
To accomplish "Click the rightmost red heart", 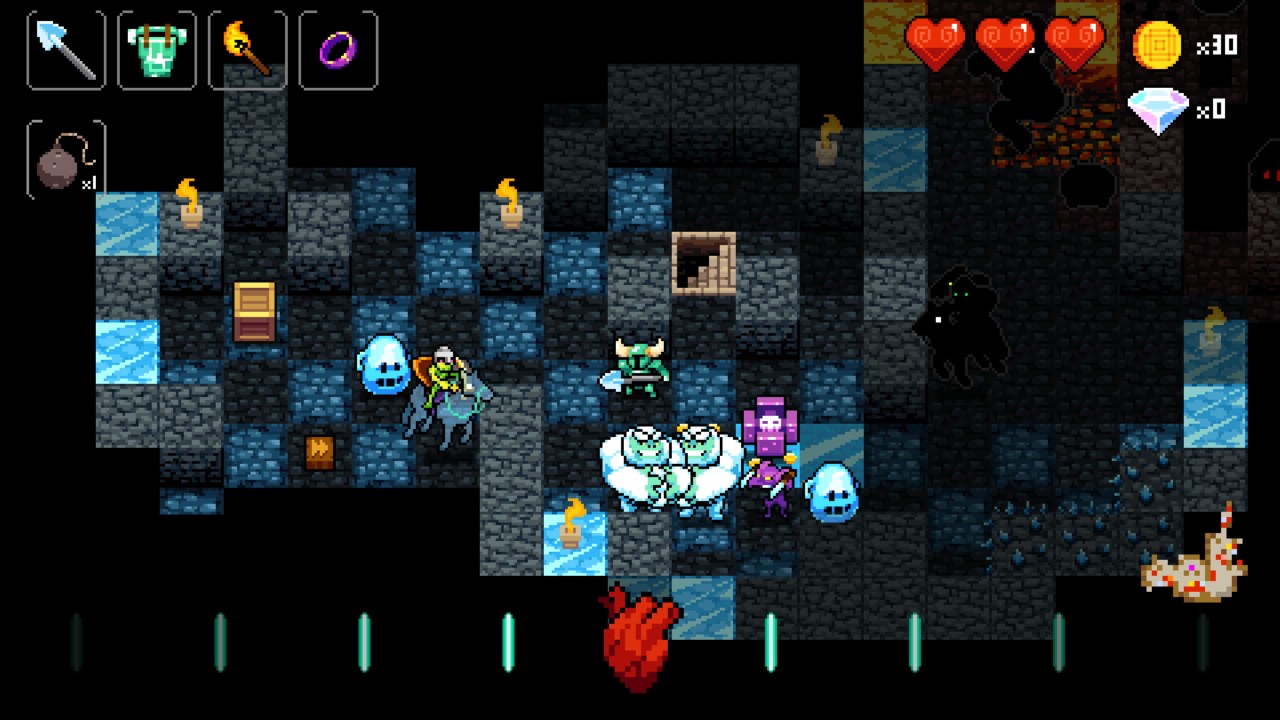I will 1075,45.
